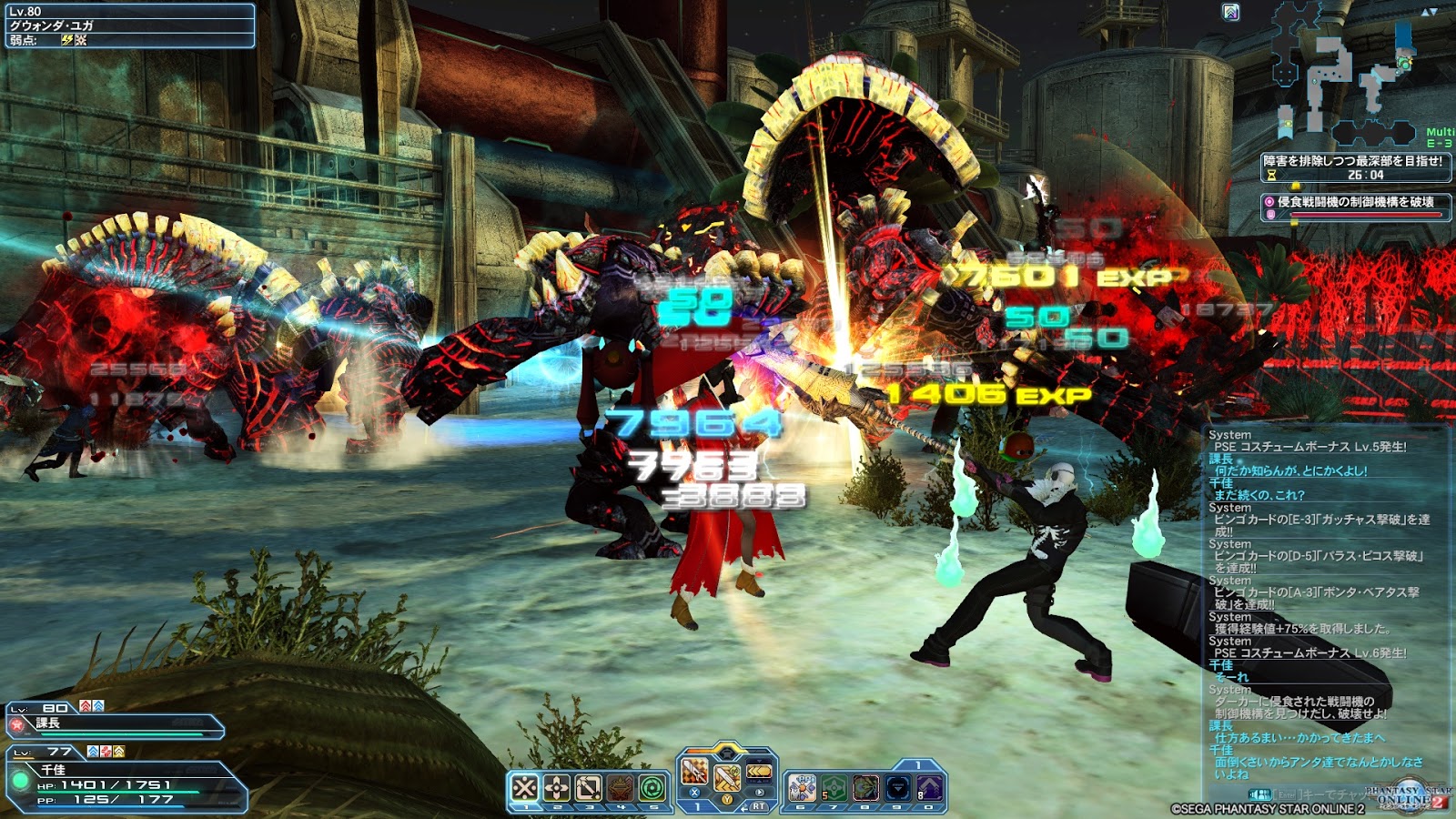
Task: Activate the purple up-arrow skill in slot 0
Action: pyautogui.click(x=929, y=787)
